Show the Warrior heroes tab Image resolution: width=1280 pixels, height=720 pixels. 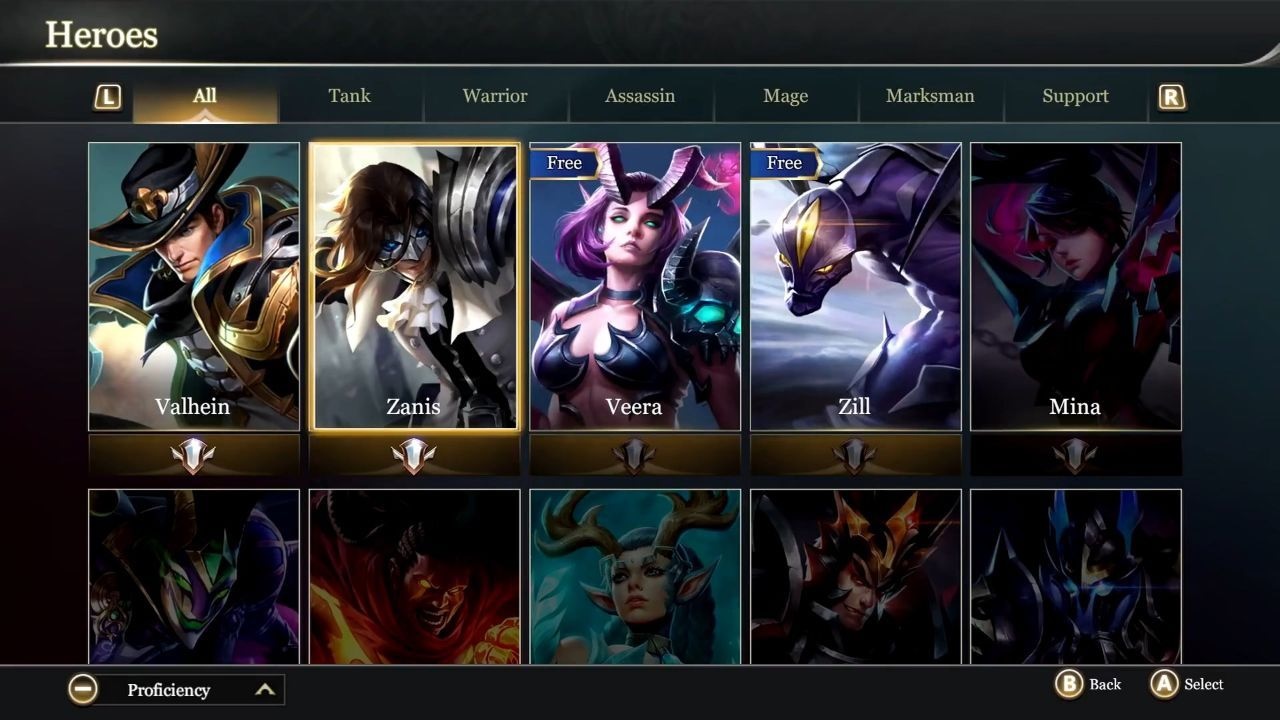(x=494, y=97)
